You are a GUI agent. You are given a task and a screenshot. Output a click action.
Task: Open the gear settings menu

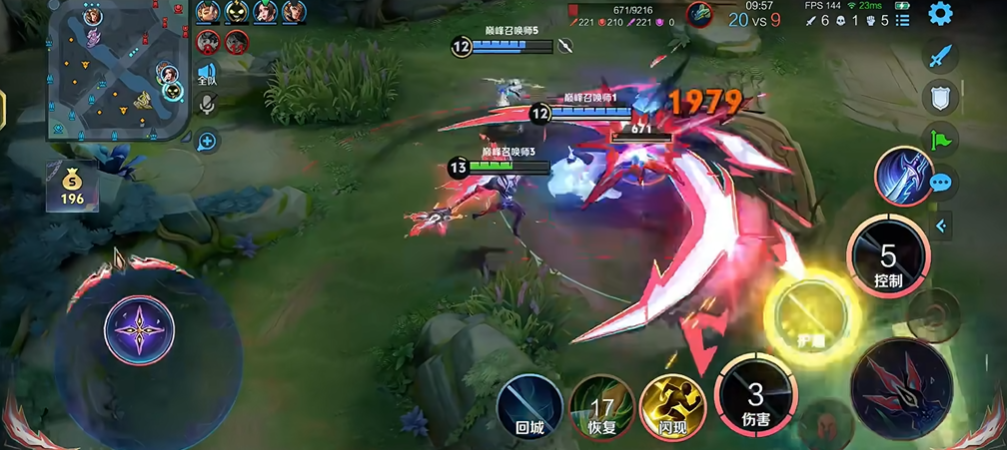pyautogui.click(x=940, y=14)
